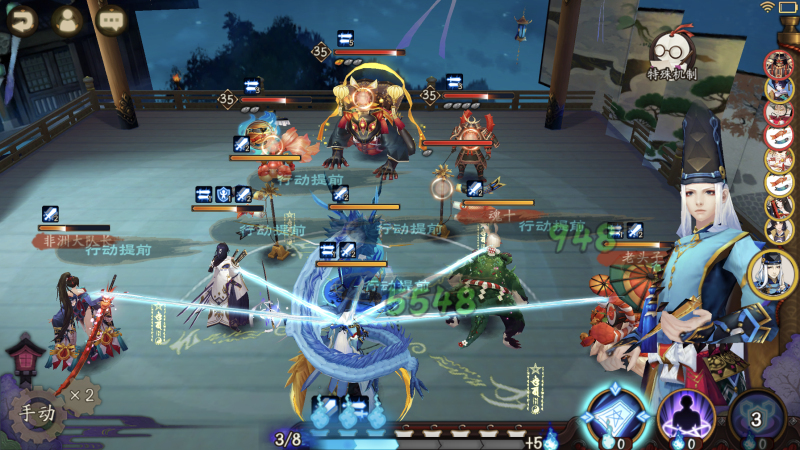Toggle the 手动 manual battle gear

pyautogui.click(x=31, y=410)
